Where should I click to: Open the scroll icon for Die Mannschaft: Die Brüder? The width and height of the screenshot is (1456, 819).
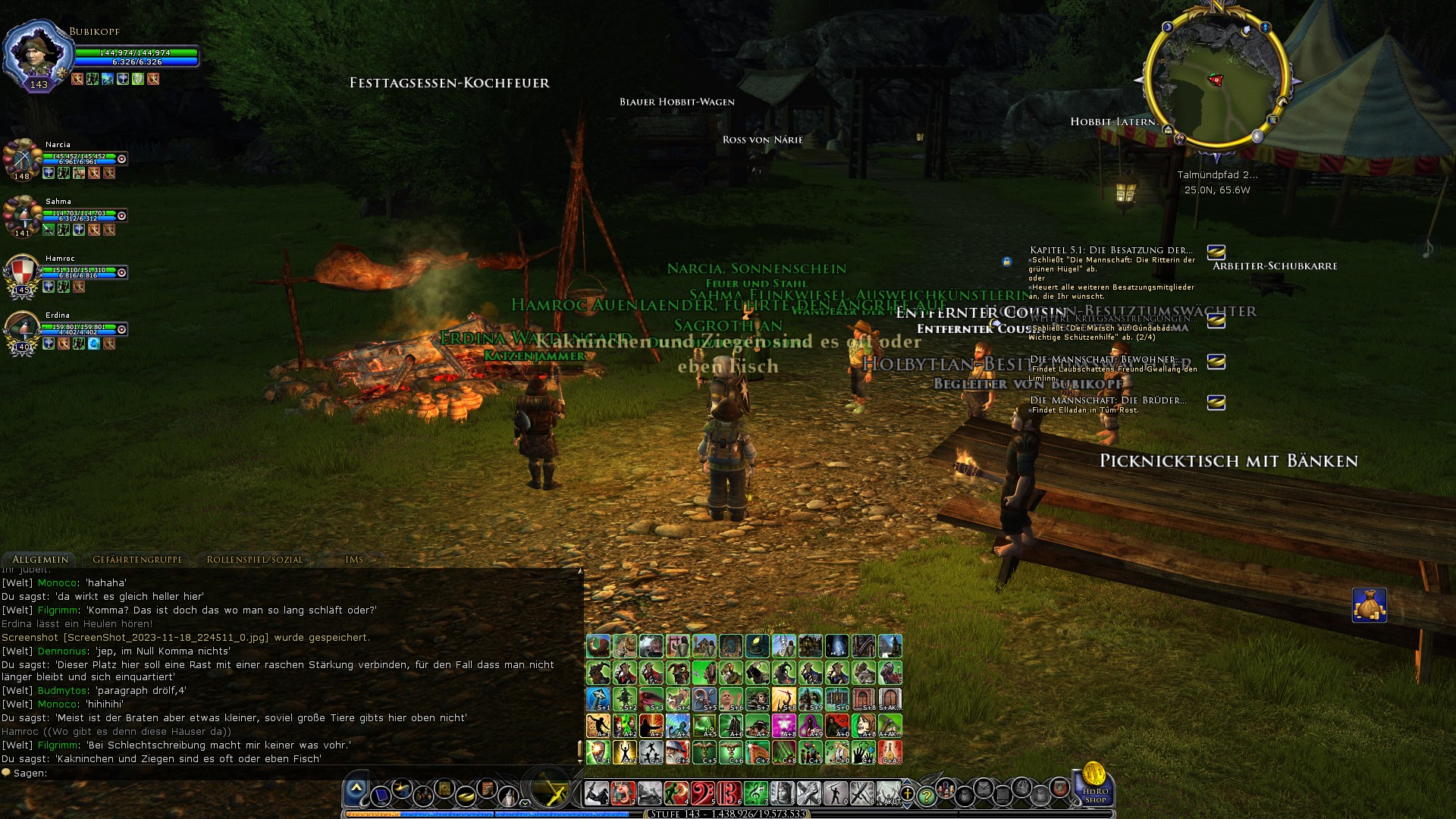pos(1215,402)
